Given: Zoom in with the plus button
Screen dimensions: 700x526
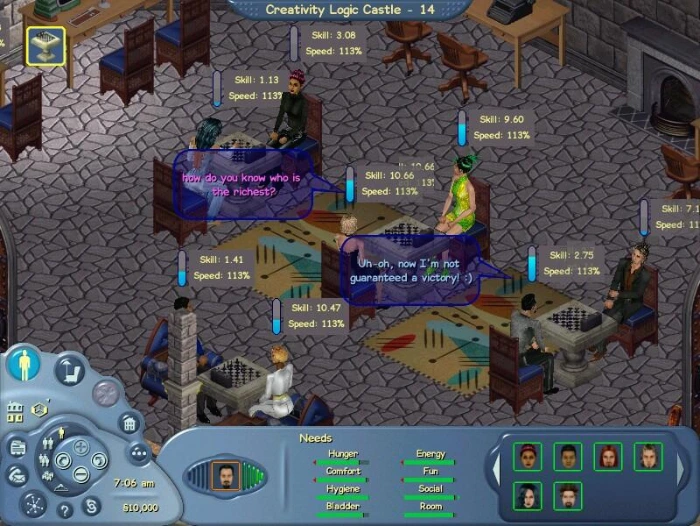Looking at the screenshot, I should 81,447.
